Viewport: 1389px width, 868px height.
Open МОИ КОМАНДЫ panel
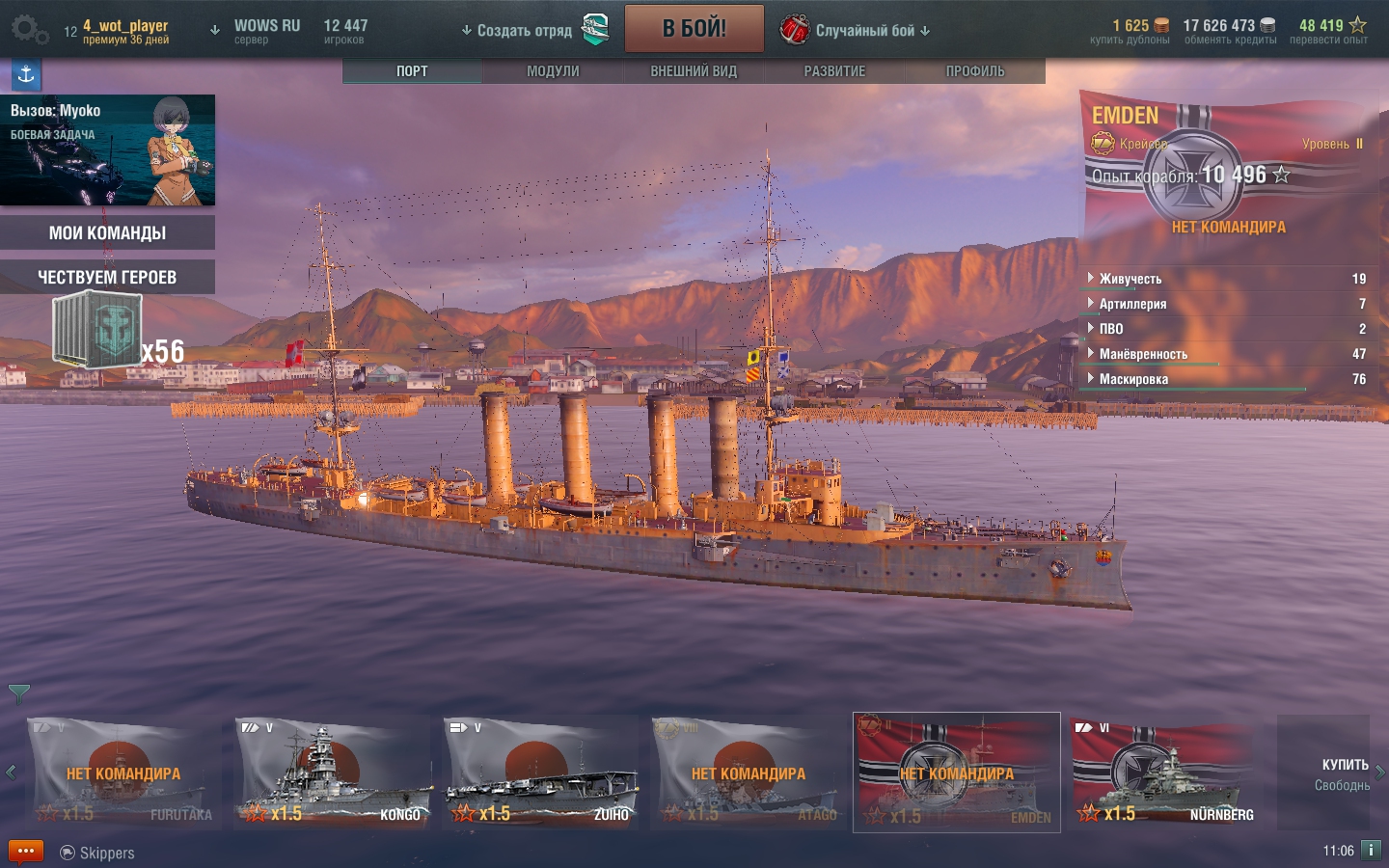107,232
